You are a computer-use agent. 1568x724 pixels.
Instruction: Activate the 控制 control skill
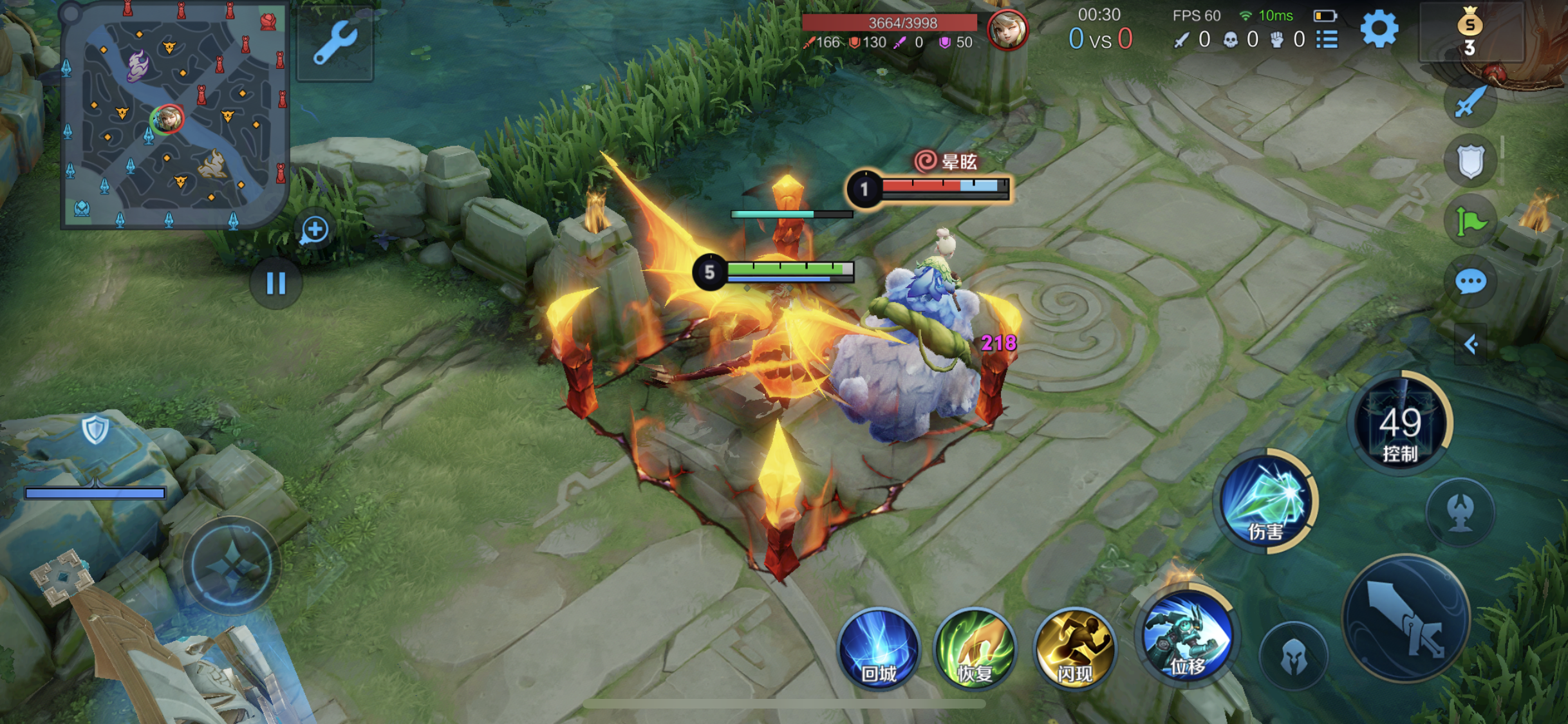(x=1399, y=425)
